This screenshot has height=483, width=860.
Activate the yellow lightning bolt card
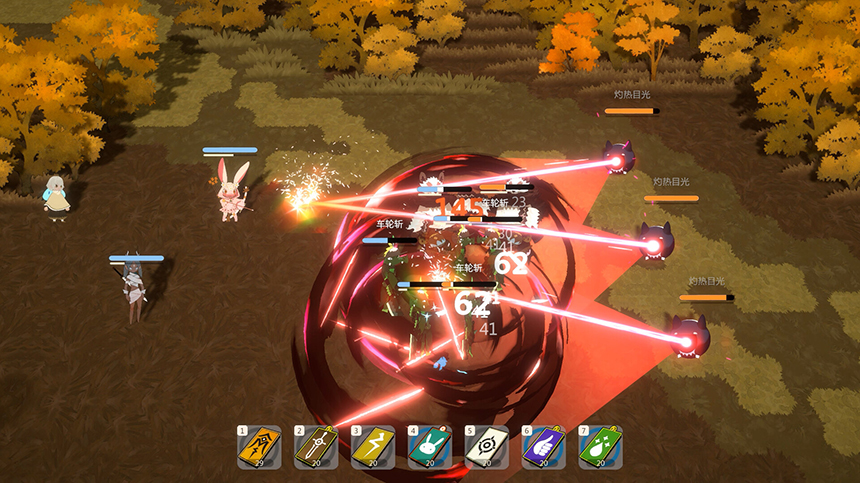(372, 447)
